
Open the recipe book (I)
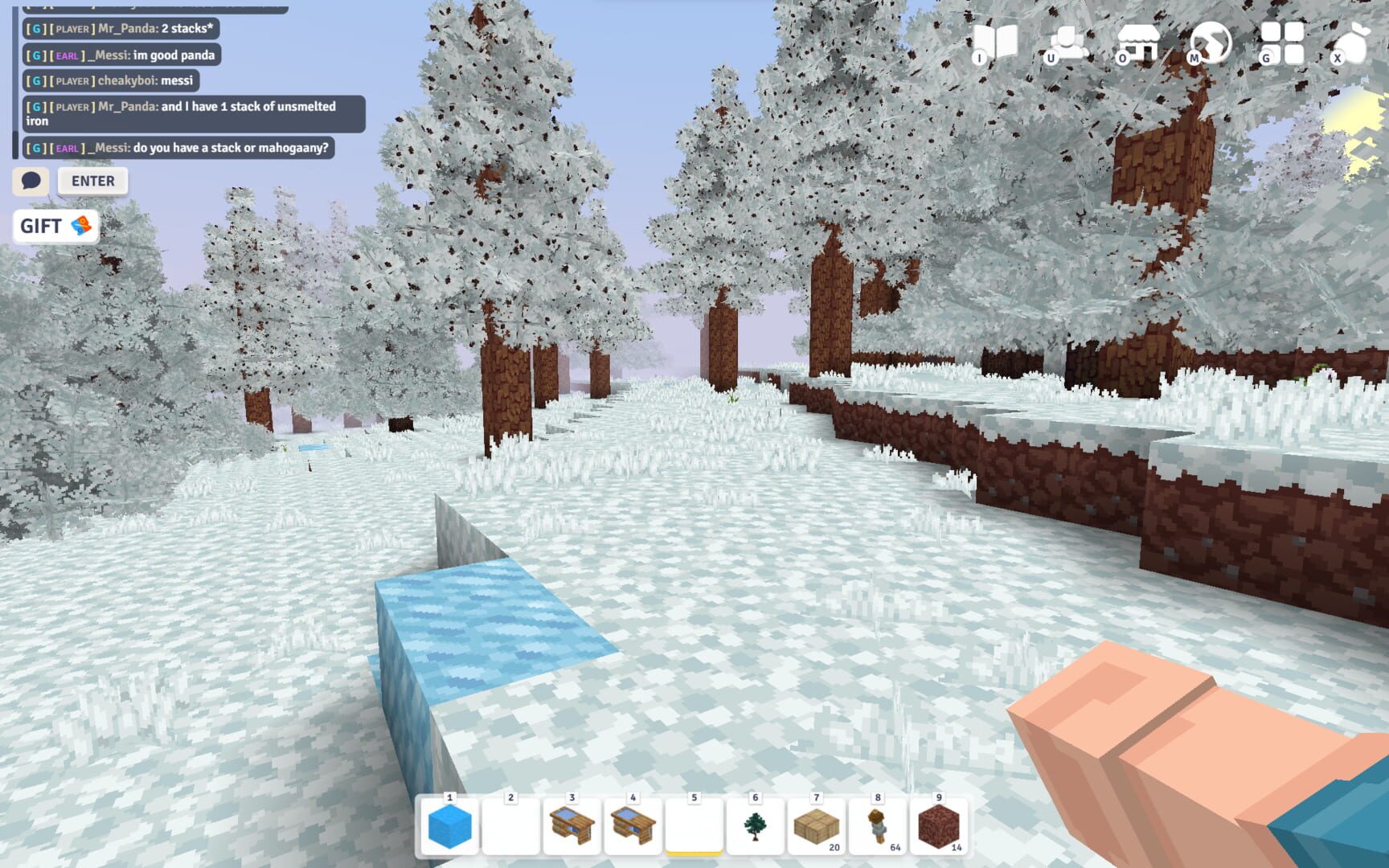pos(997,42)
